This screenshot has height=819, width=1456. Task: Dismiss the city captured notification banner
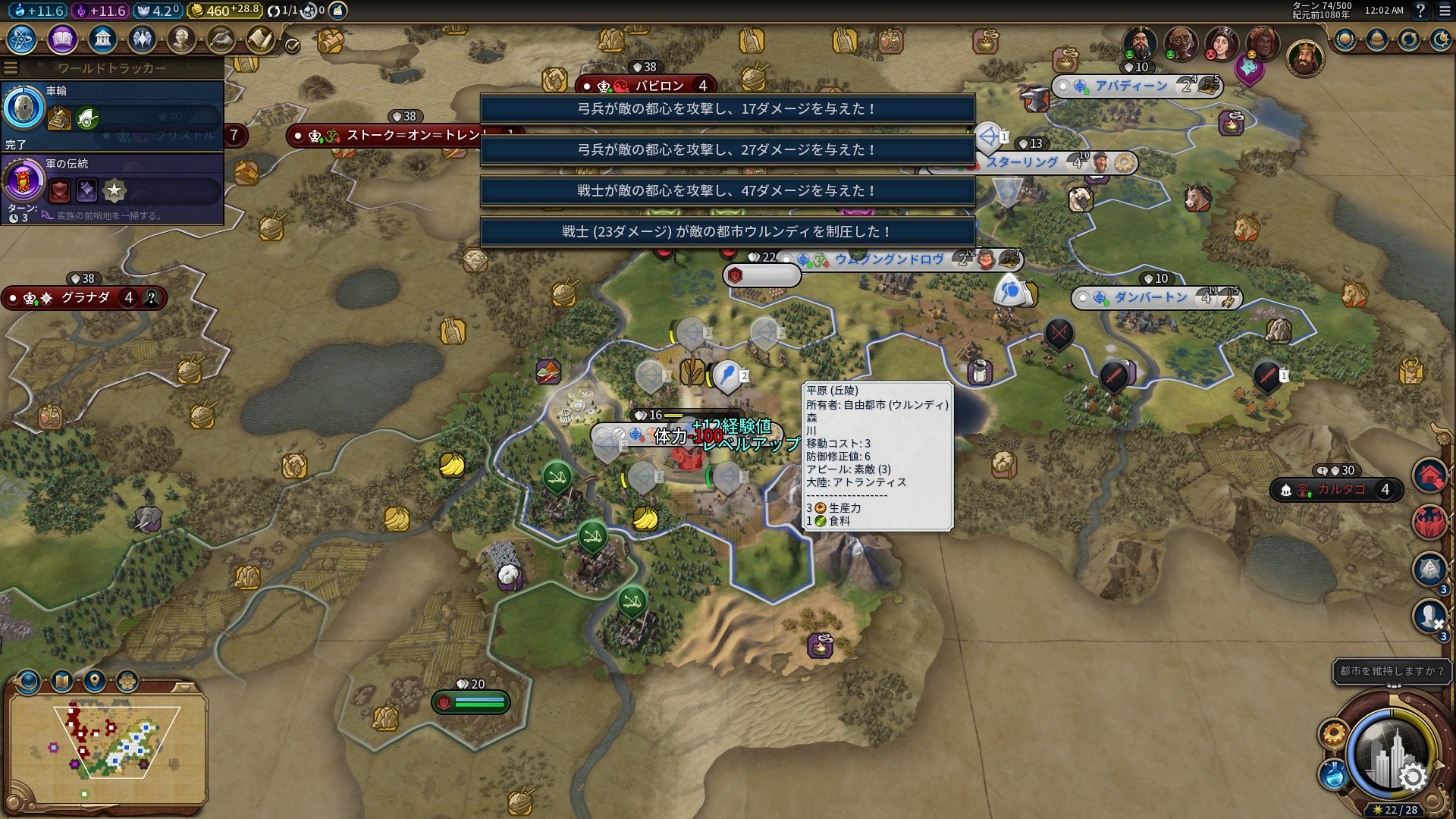click(x=727, y=231)
